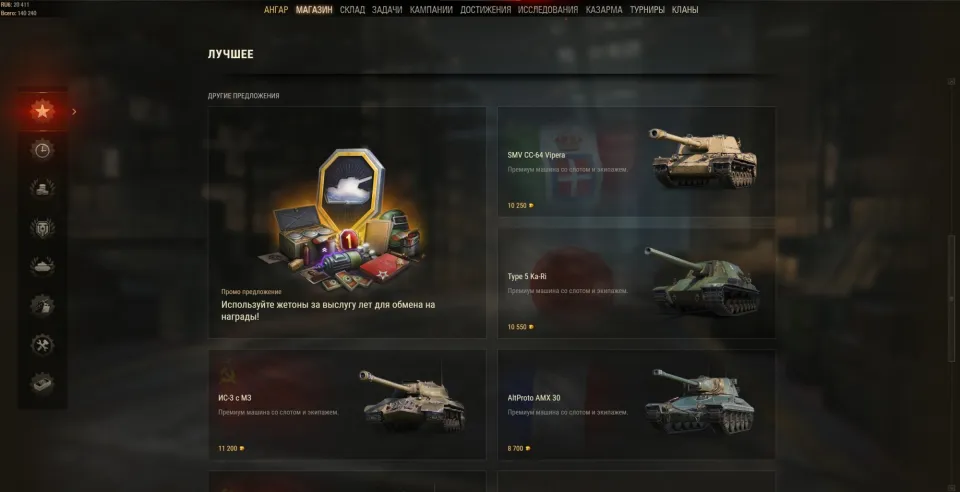Image resolution: width=960 pixels, height=492 pixels.
Task: Choose the Type 5 Ka-Ri tank offer
Action: point(636,283)
